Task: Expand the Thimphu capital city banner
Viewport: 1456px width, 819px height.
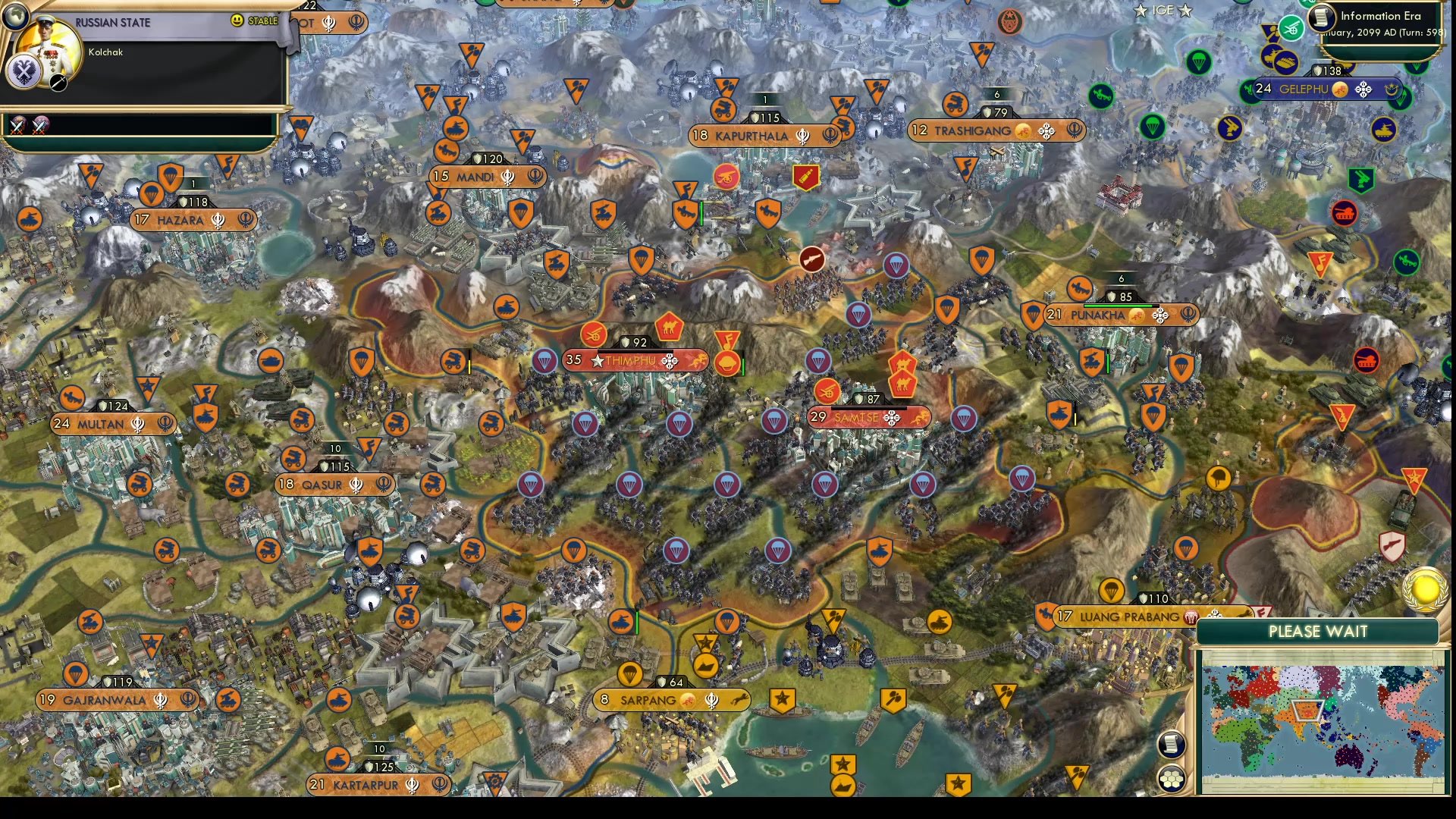Action: [669, 361]
